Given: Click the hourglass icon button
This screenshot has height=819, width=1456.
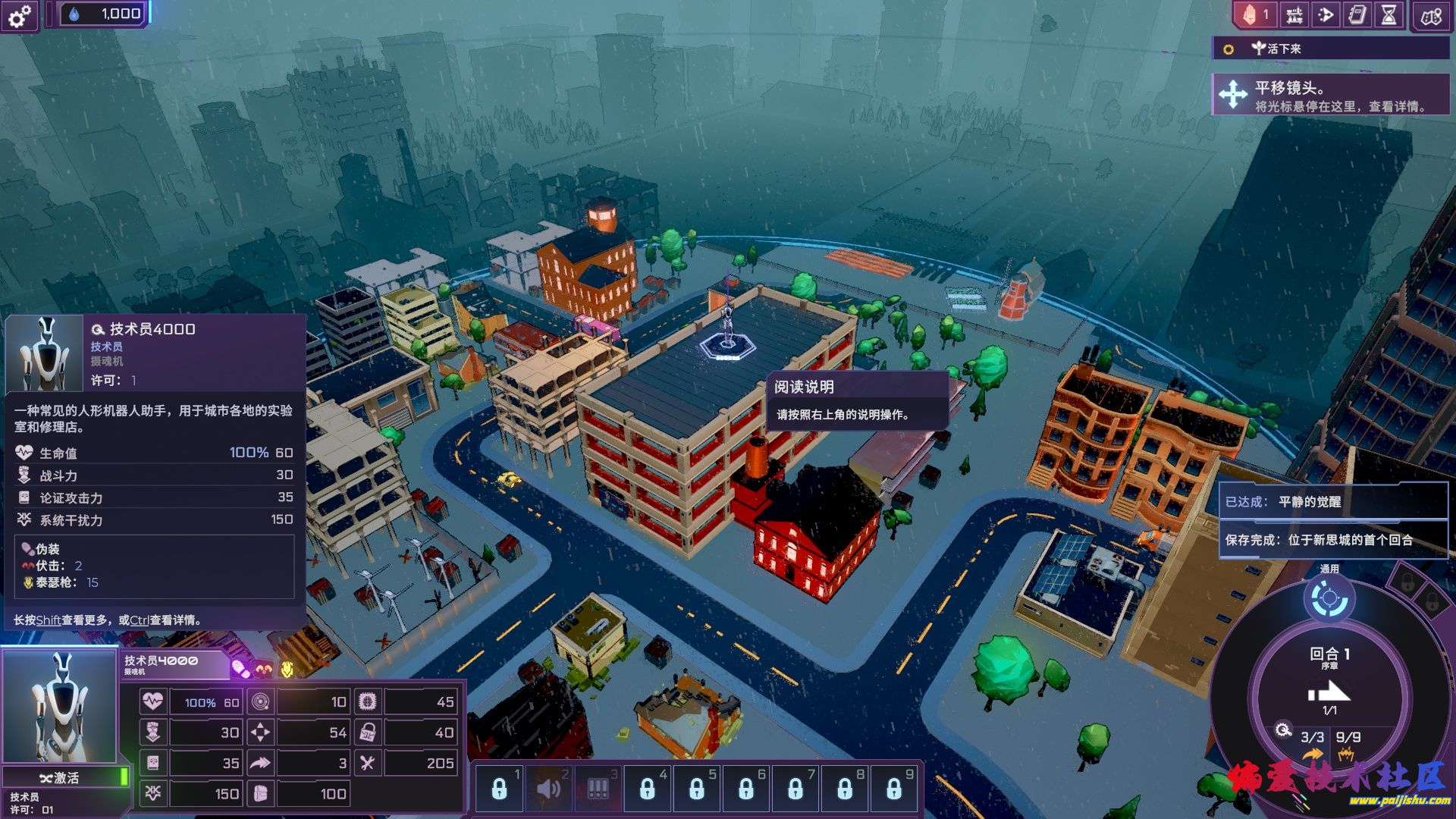Looking at the screenshot, I should coord(1389,15).
